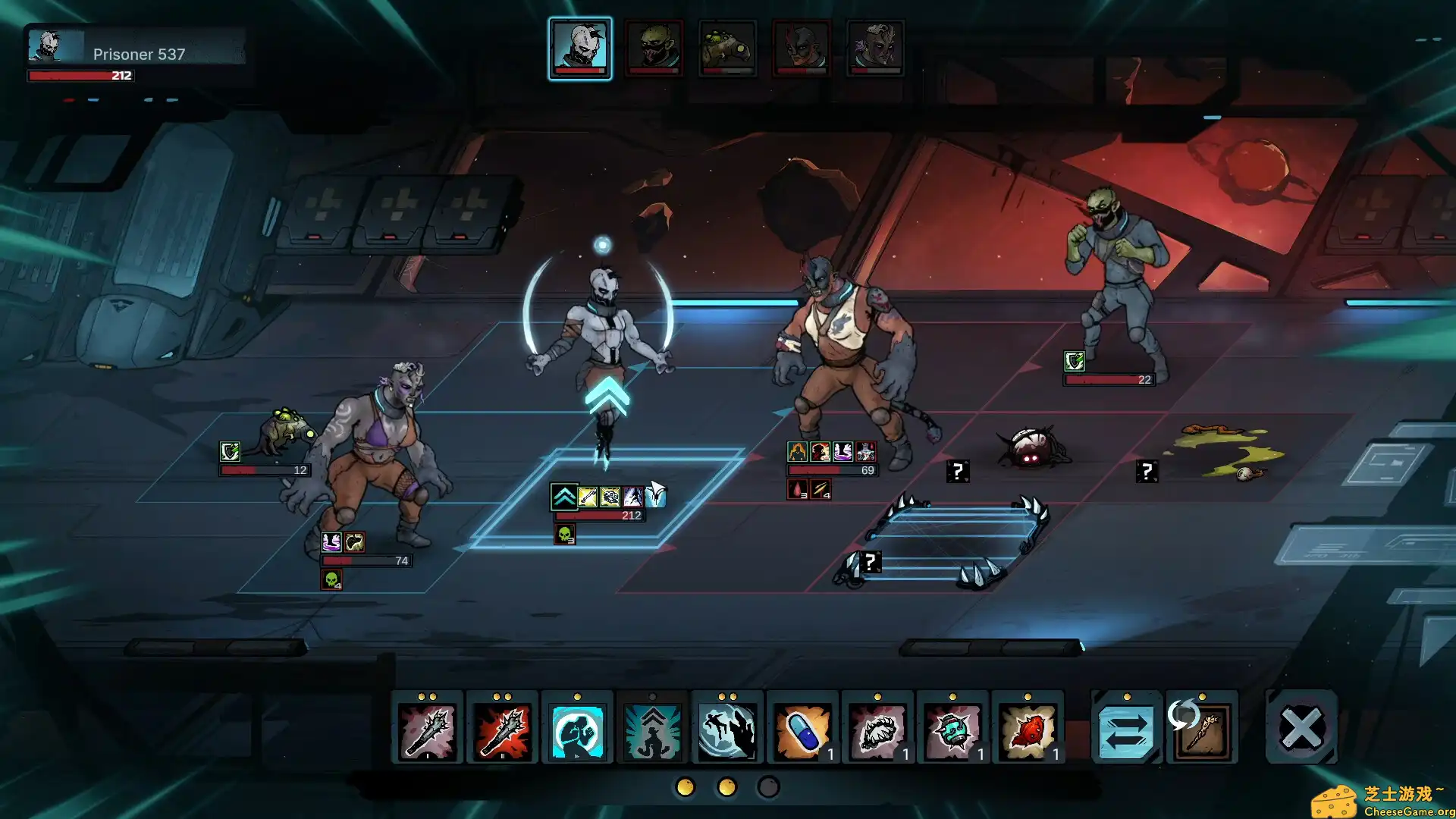Image resolution: width=1456 pixels, height=819 pixels.
Task: Choose the red-haired brute turn order portrait
Action: click(x=801, y=48)
